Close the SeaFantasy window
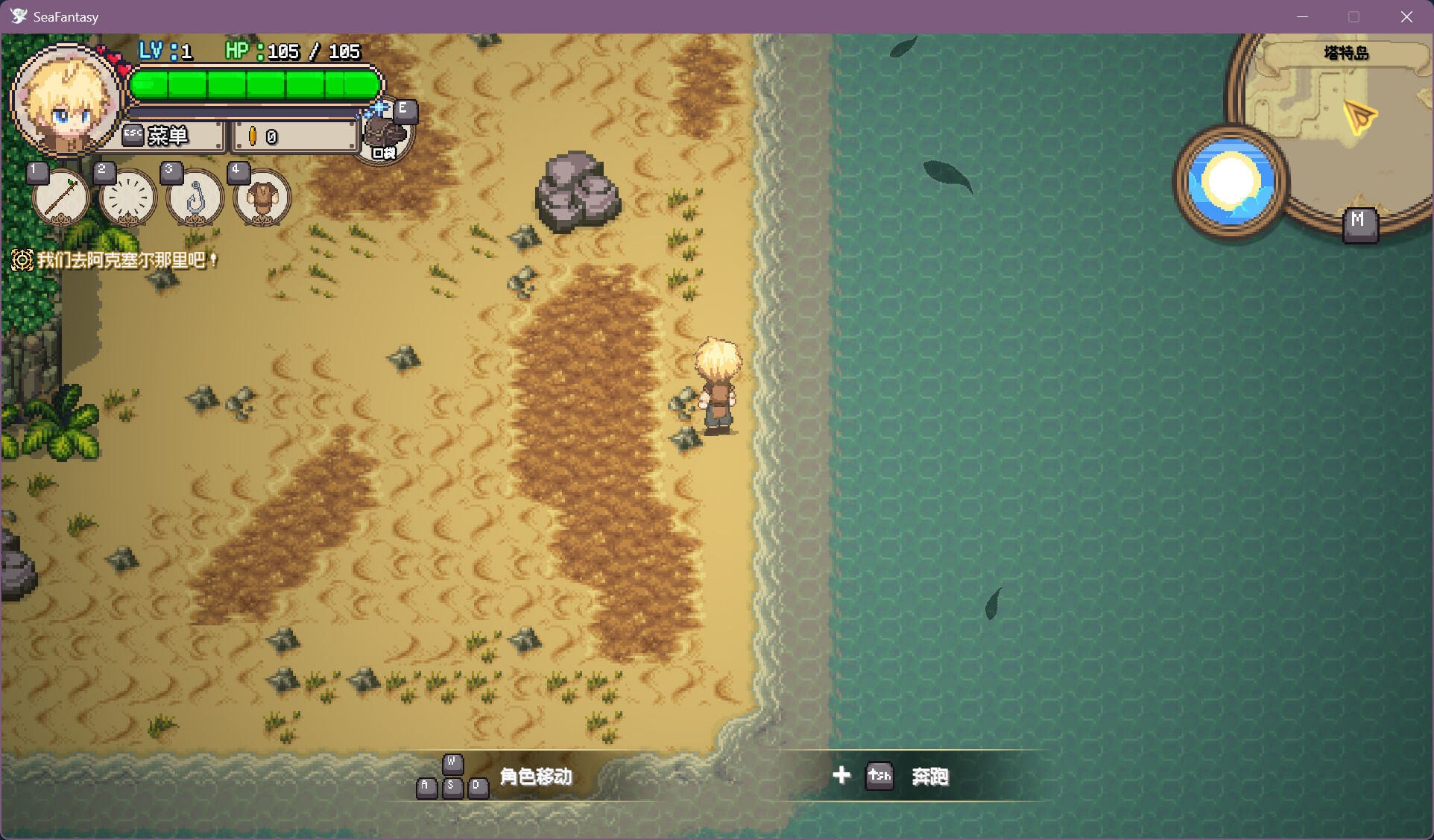This screenshot has width=1434, height=840. tap(1406, 16)
